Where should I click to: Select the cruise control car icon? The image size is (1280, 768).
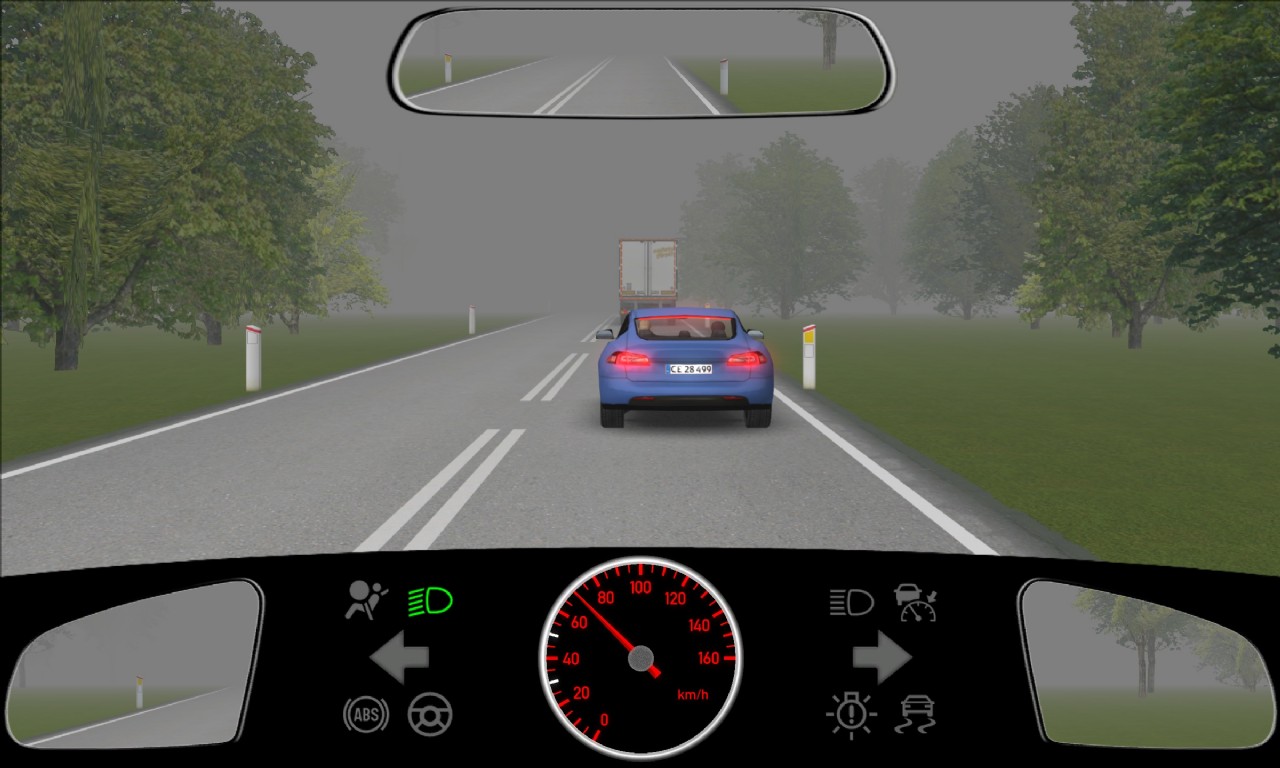point(915,602)
